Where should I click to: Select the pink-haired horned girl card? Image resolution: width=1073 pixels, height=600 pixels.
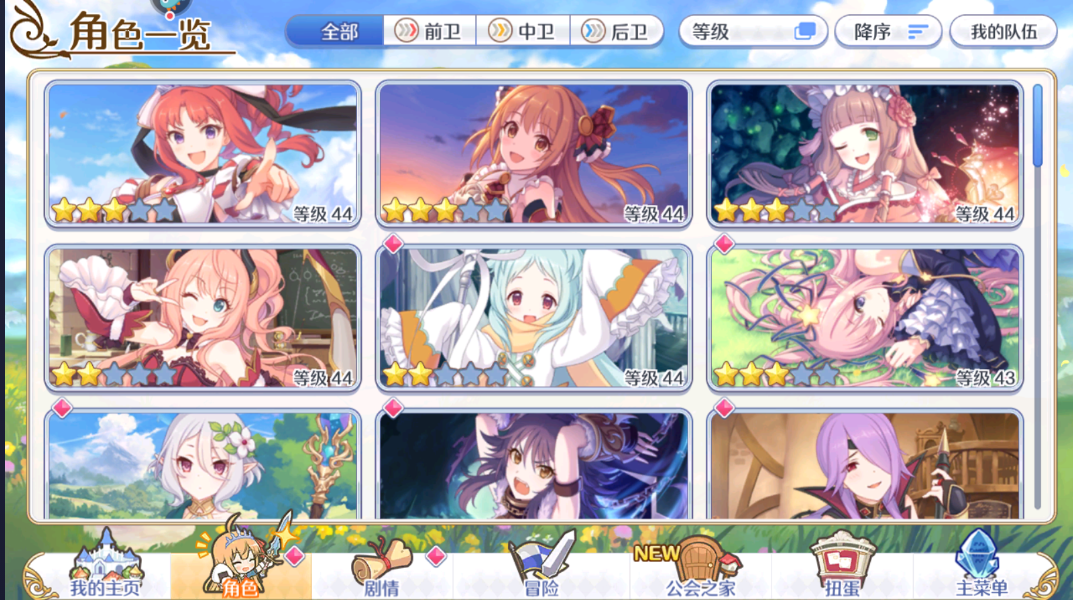point(203,318)
